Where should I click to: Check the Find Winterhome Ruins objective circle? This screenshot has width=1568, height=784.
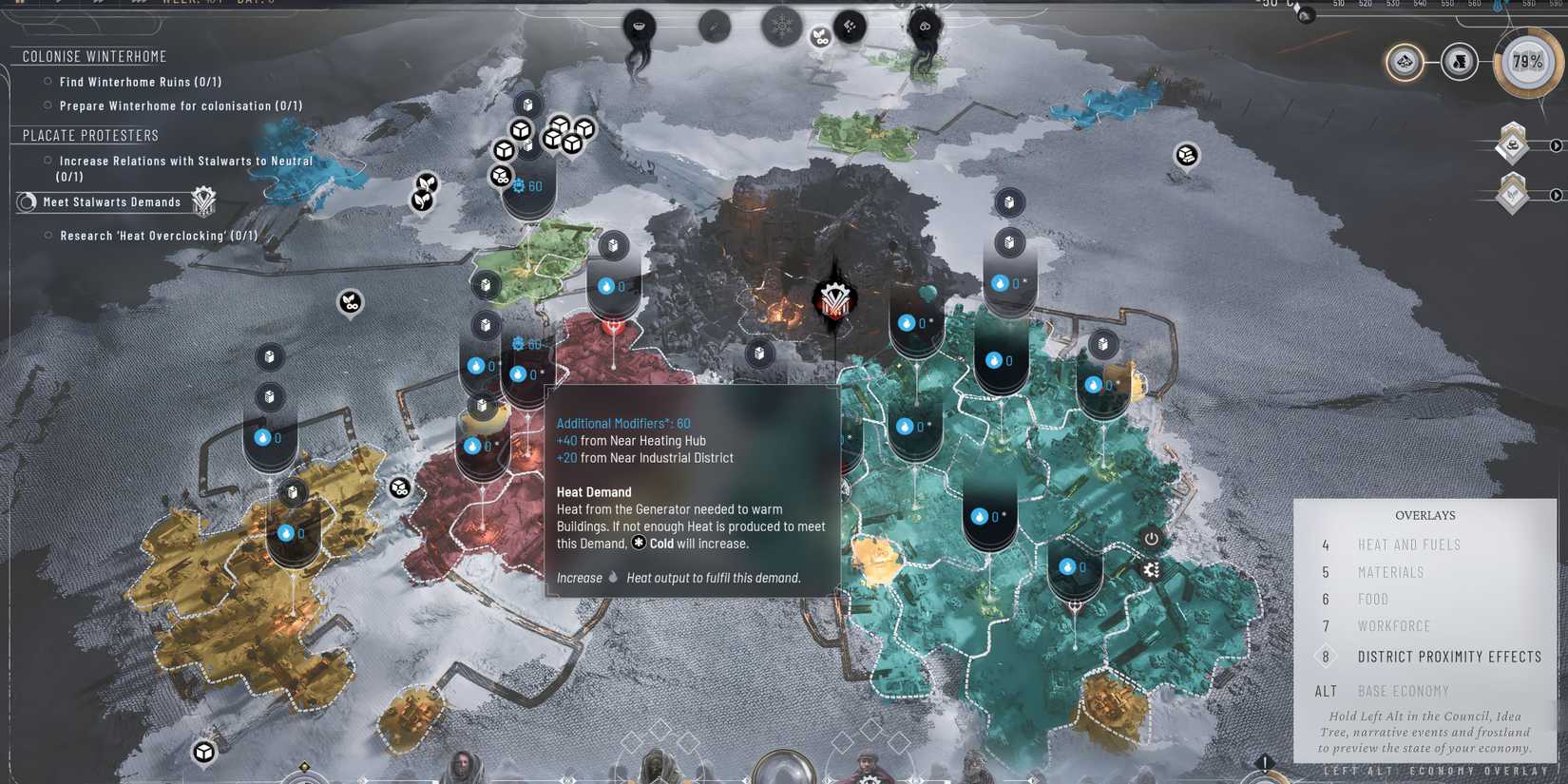point(48,82)
